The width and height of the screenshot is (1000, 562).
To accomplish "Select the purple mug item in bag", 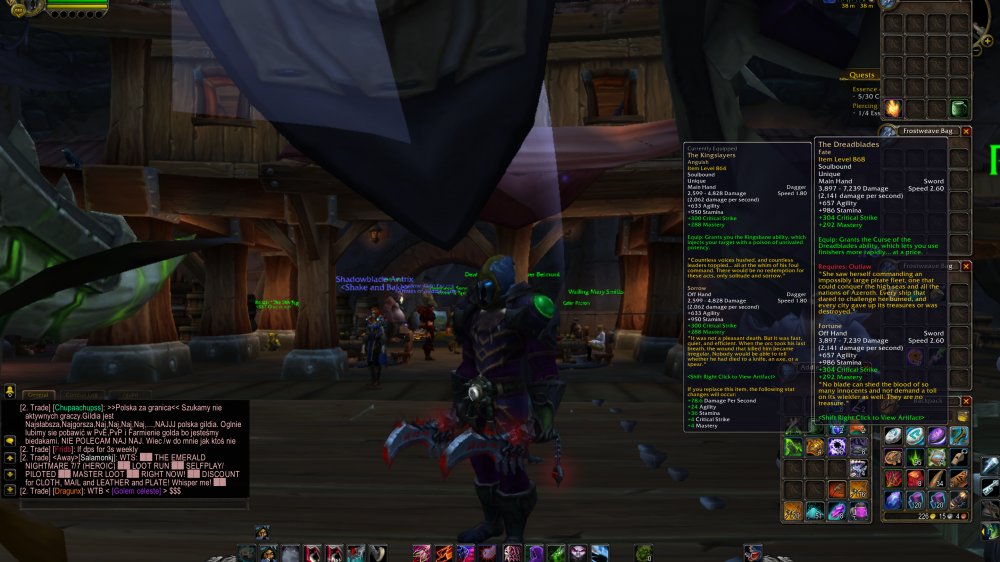I will [859, 510].
